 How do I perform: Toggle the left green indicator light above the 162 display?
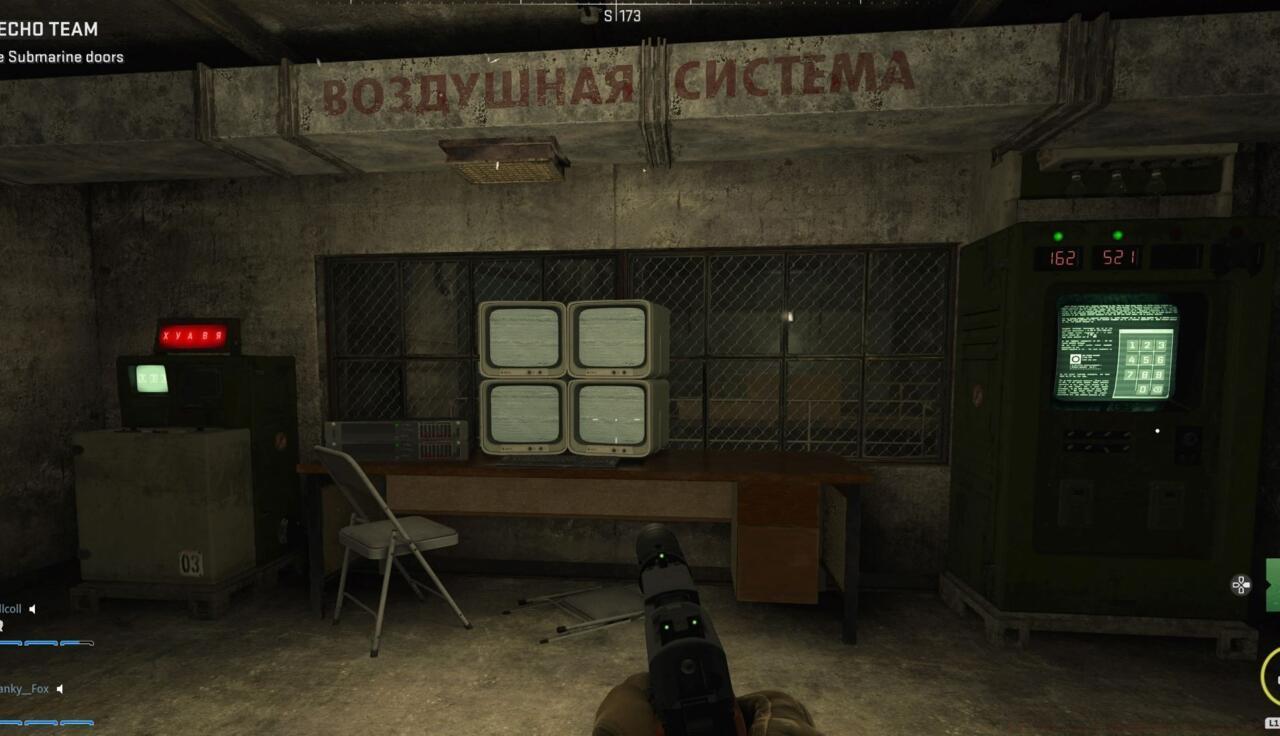point(1057,234)
